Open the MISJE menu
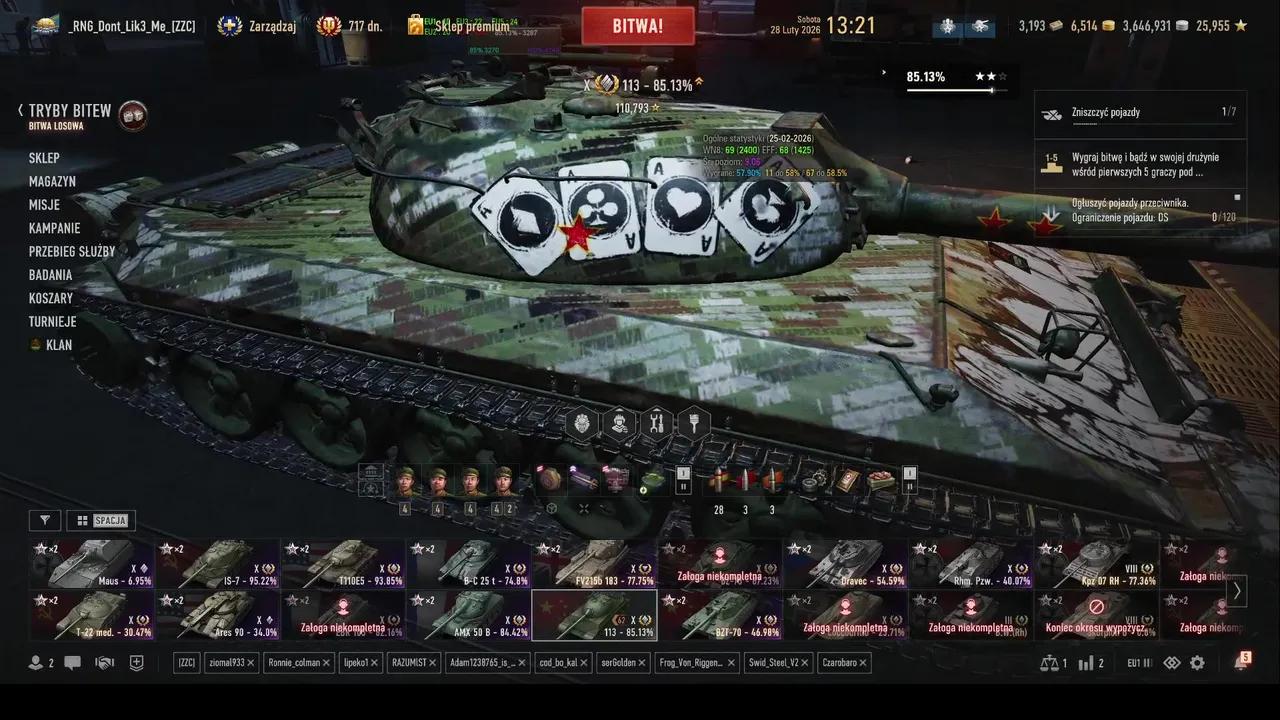Image resolution: width=1280 pixels, height=720 pixels. click(x=44, y=205)
